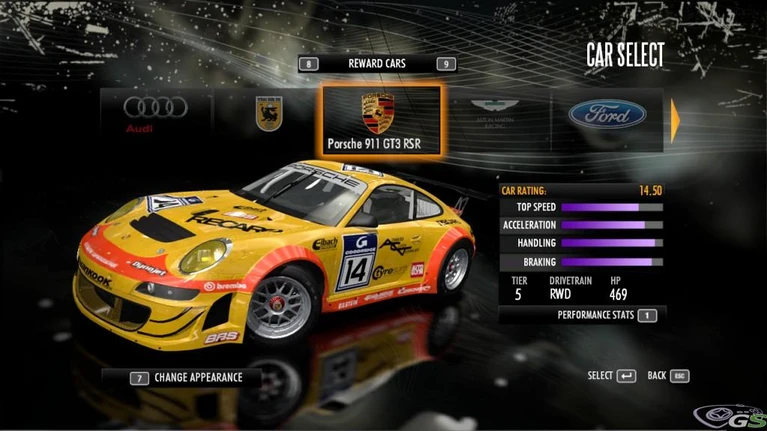767x431 pixels.
Task: Choose the yellow shield crest brand tile
Action: [268, 114]
